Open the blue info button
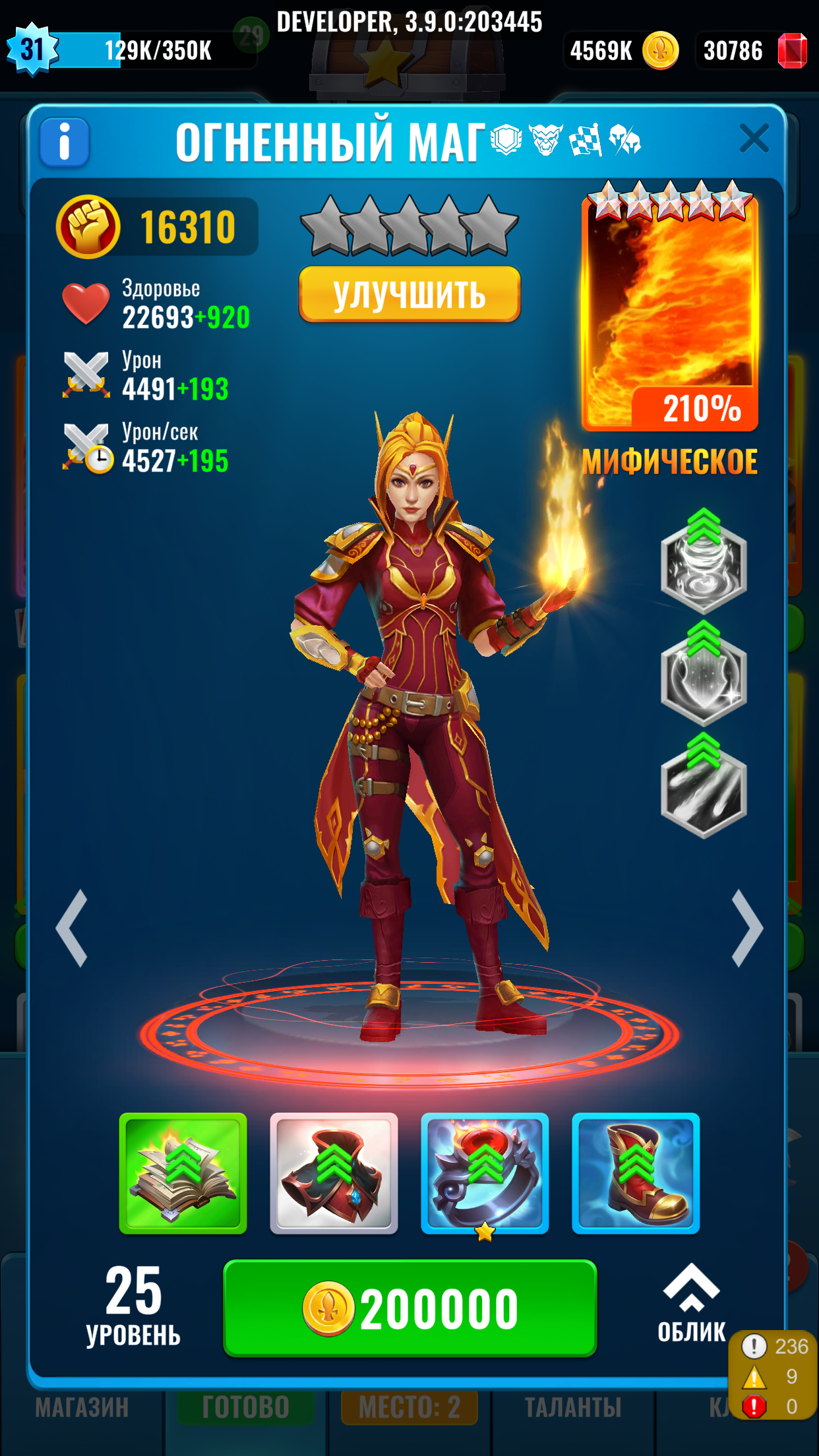This screenshot has width=819, height=1456. 65,142
